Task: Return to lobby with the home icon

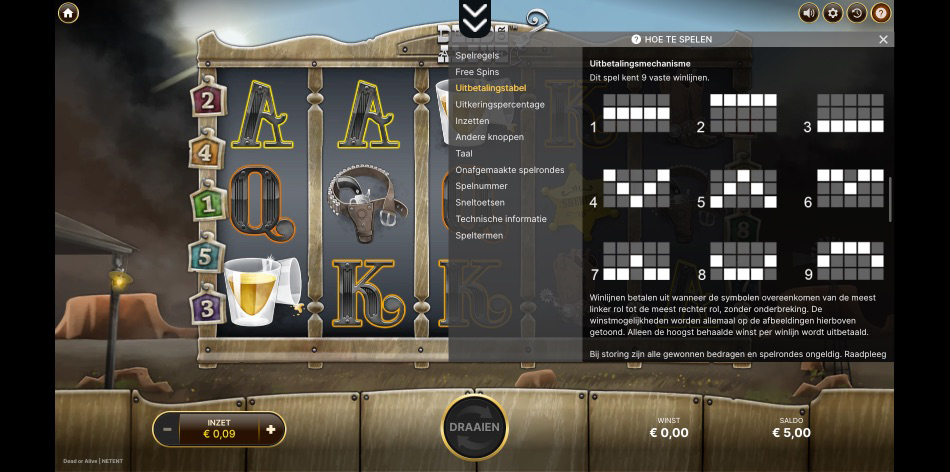Action: pyautogui.click(x=68, y=13)
